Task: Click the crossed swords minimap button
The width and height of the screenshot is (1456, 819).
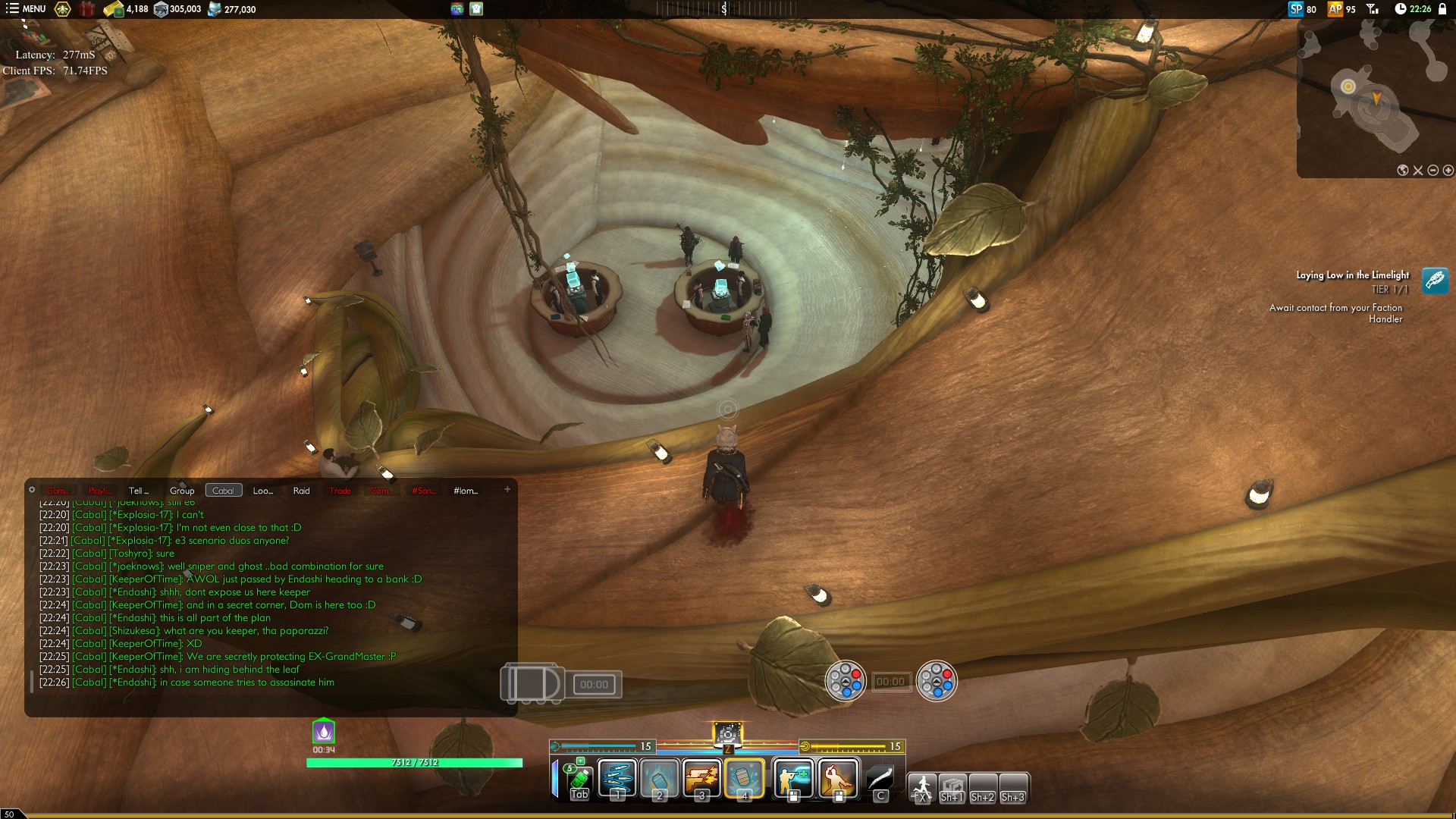Action: (1418, 171)
